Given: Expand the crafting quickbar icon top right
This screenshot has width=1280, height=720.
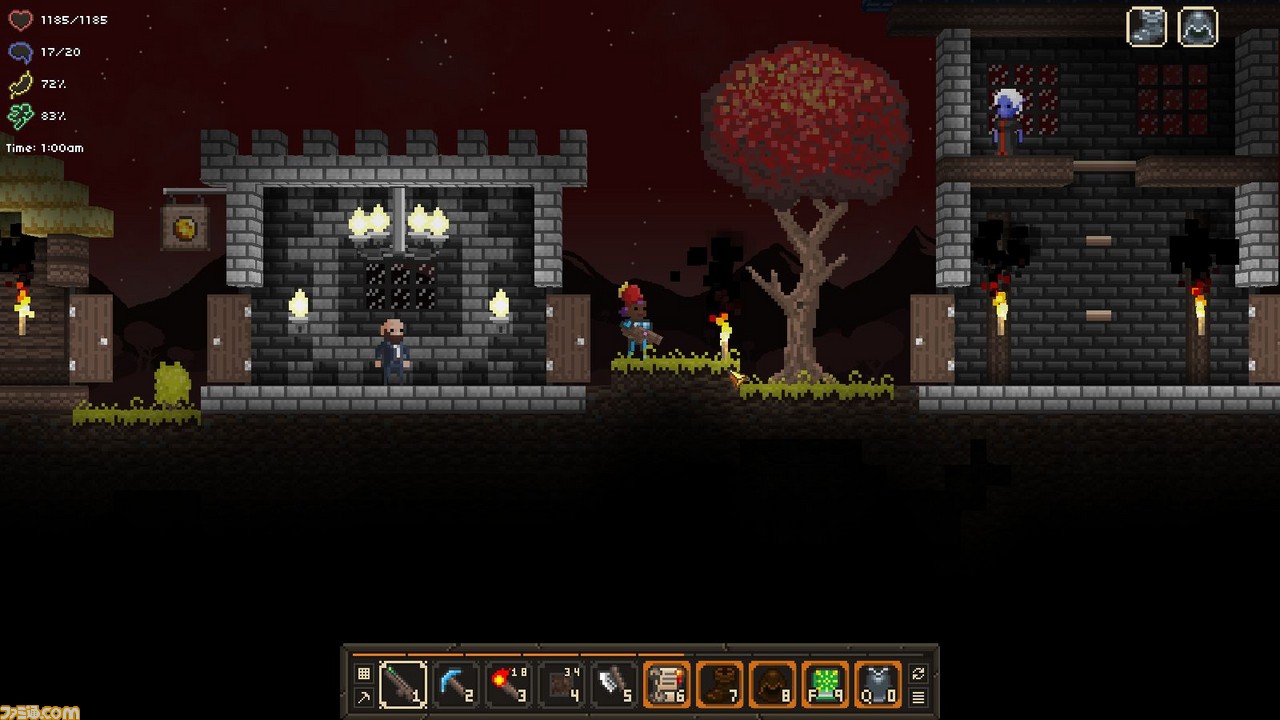Looking at the screenshot, I should point(1146,27).
